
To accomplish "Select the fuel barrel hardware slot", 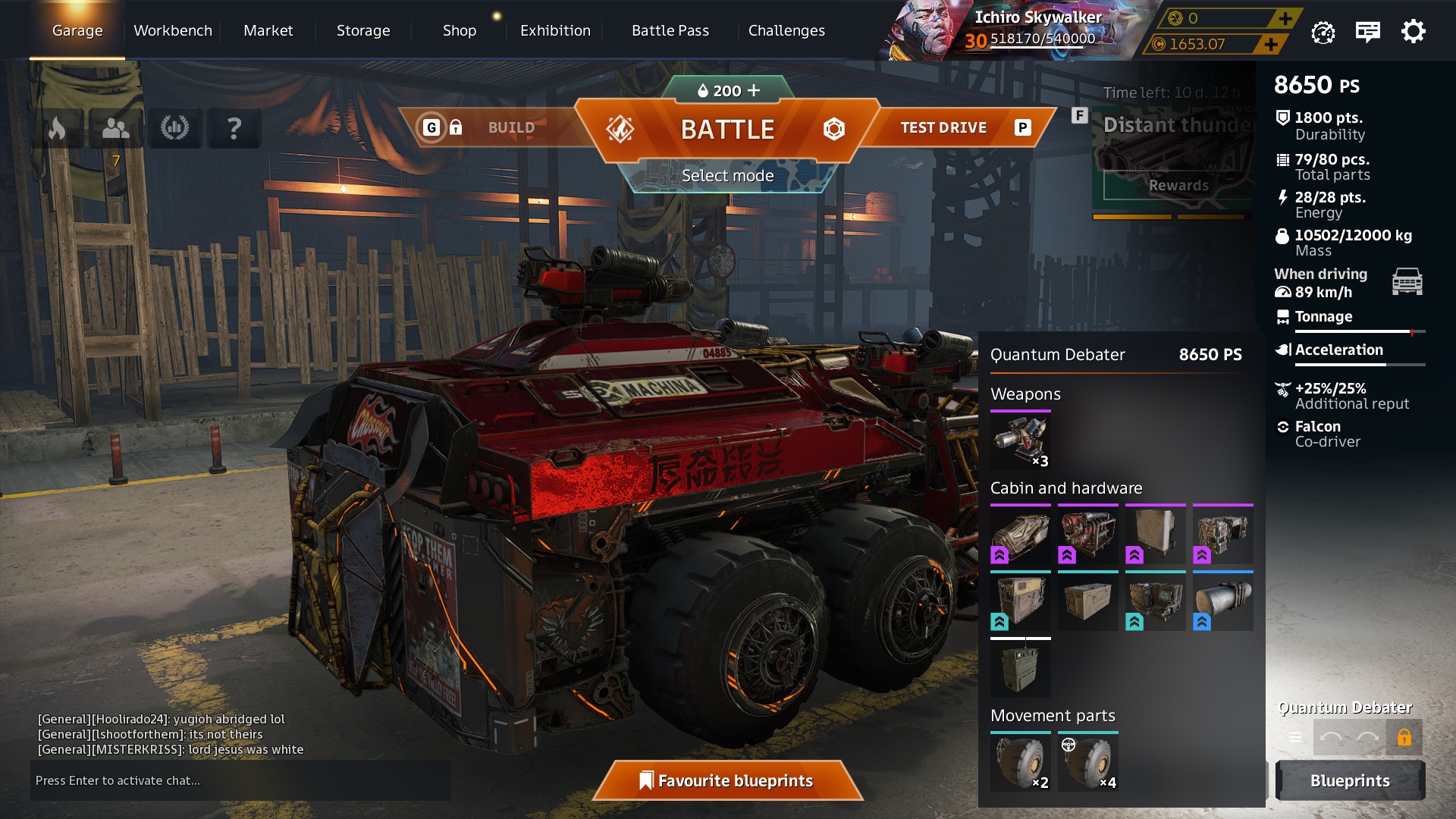I will pyautogui.click(x=1222, y=603).
